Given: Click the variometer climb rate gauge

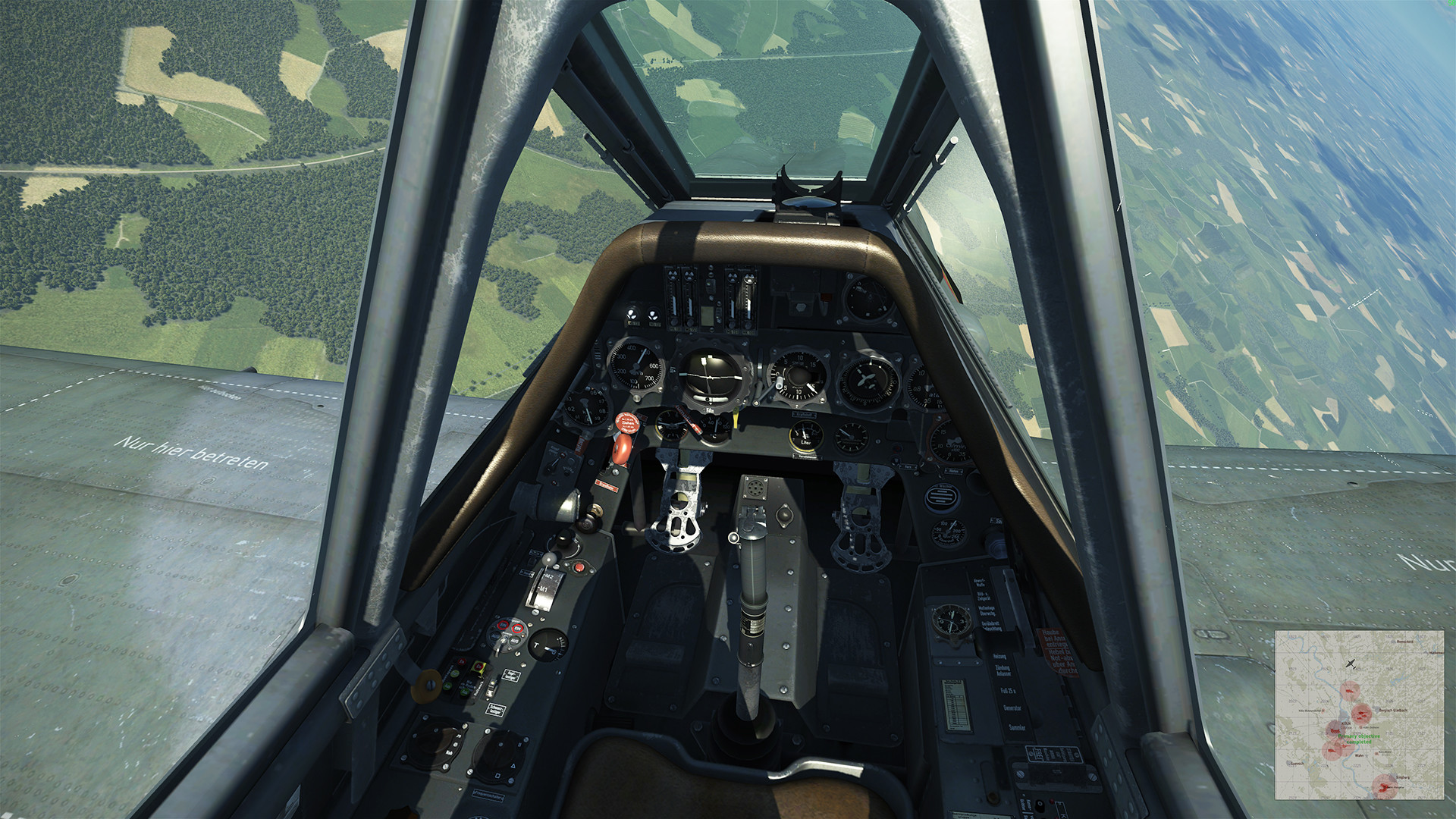Looking at the screenshot, I should click(796, 375).
